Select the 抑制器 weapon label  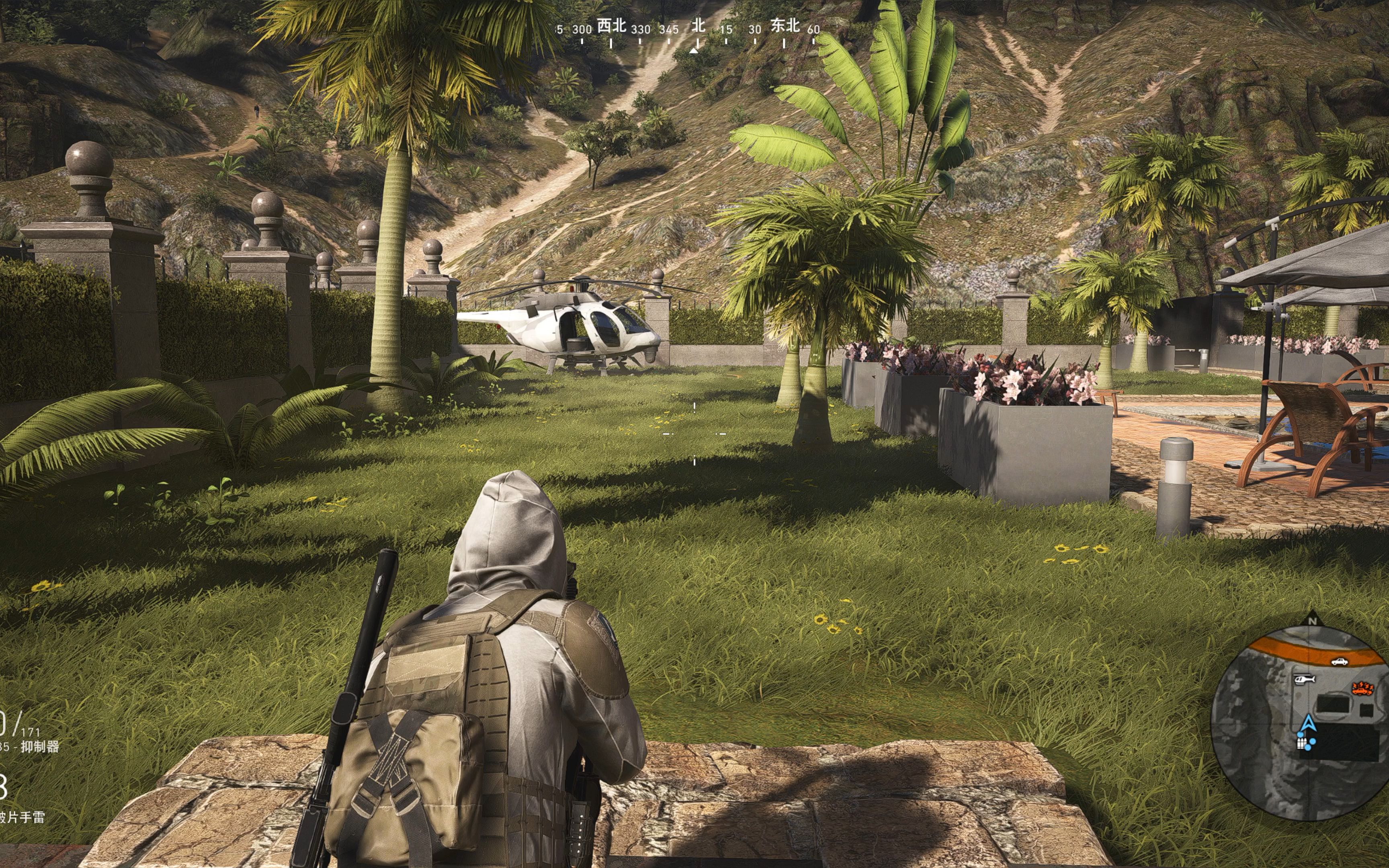(x=40, y=747)
